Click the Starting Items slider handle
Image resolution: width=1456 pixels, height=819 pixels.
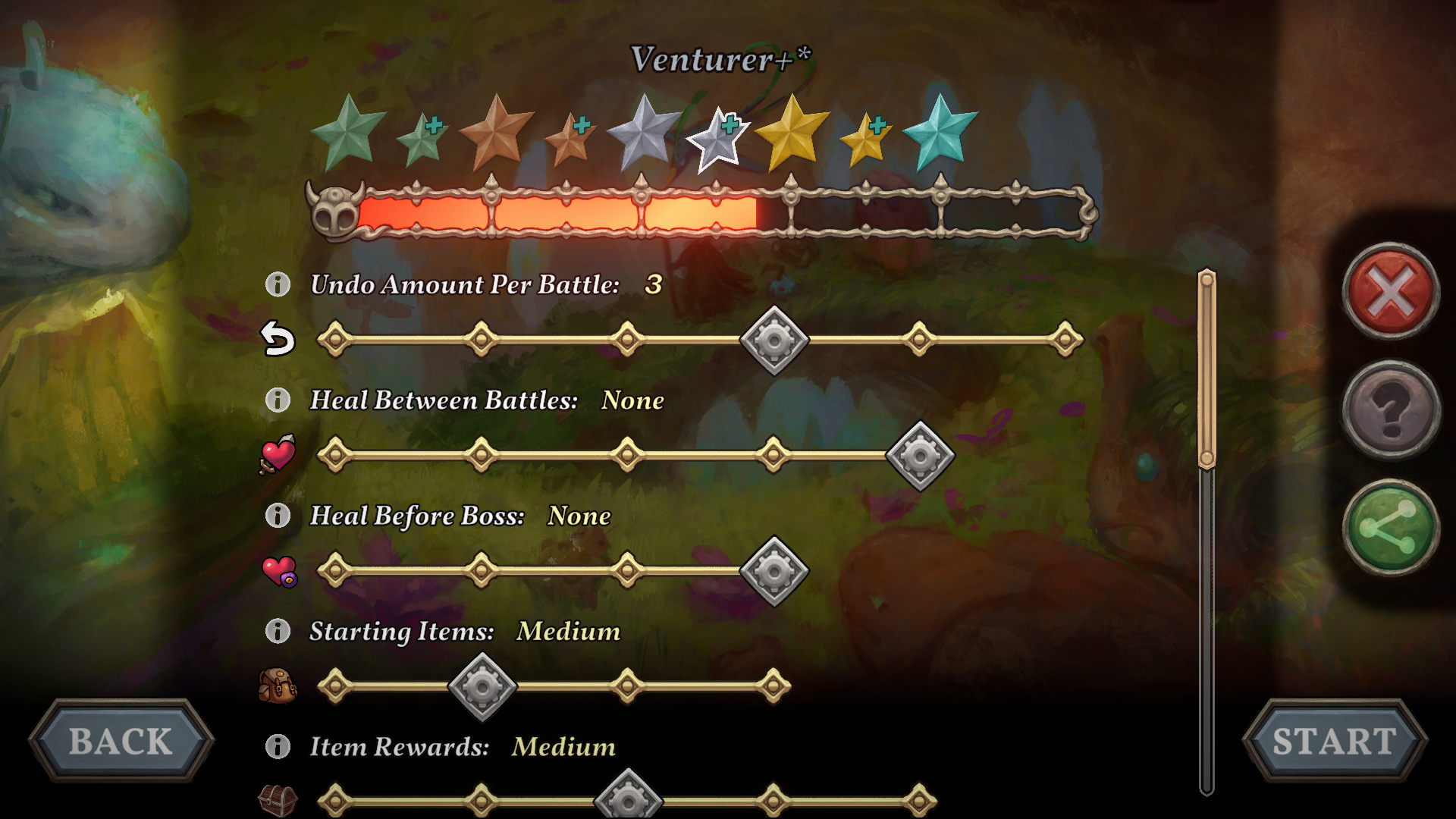tap(482, 687)
